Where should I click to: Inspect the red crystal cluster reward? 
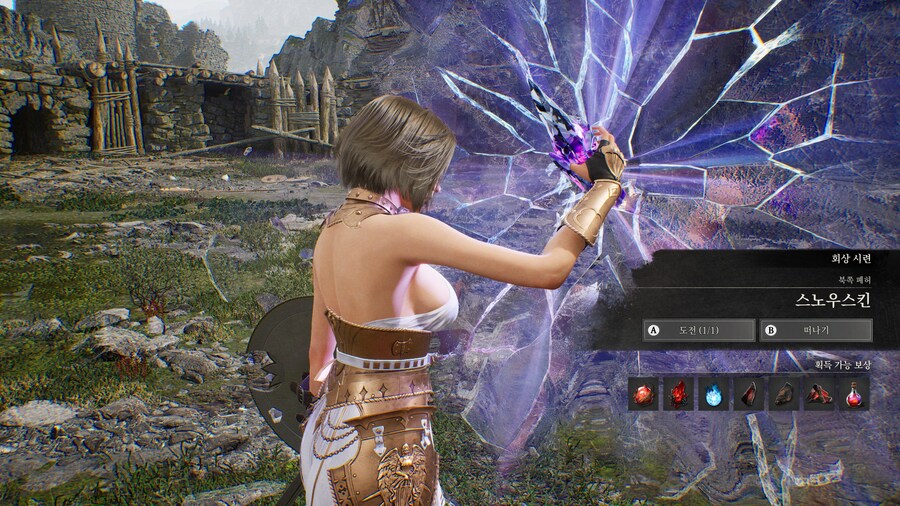point(679,394)
